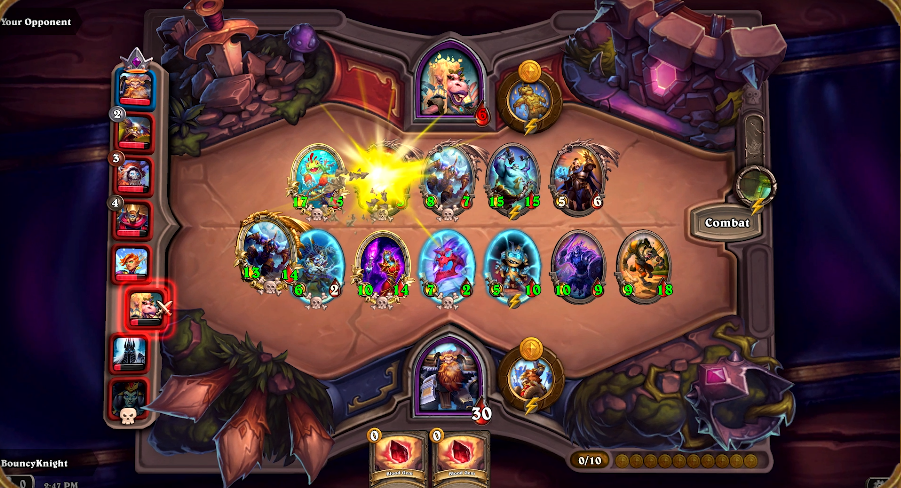The height and width of the screenshot is (488, 901).
Task: Select the dead player with skull on leaderboard
Action: coord(130,396)
